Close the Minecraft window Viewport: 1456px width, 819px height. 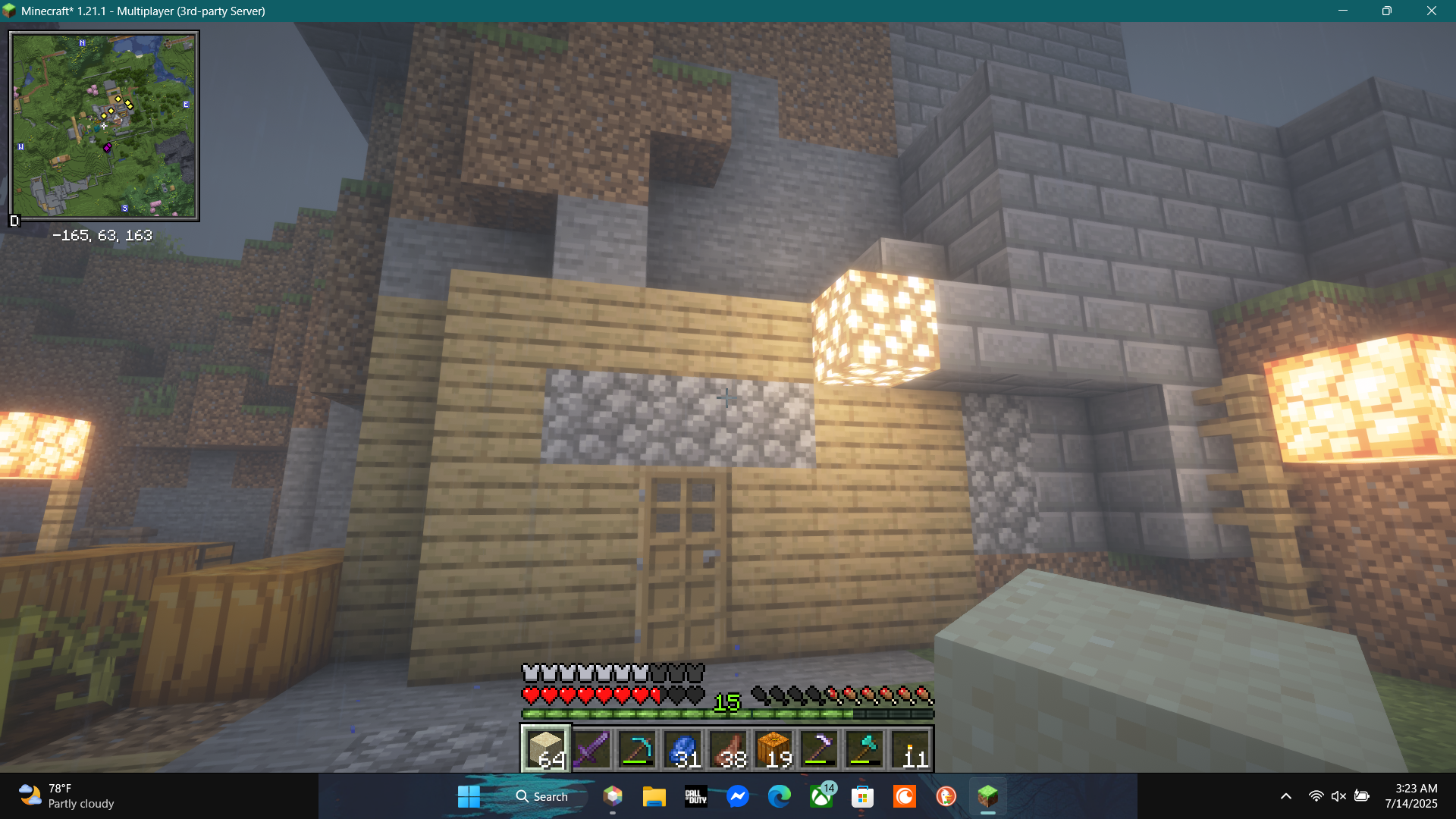coord(1431,11)
